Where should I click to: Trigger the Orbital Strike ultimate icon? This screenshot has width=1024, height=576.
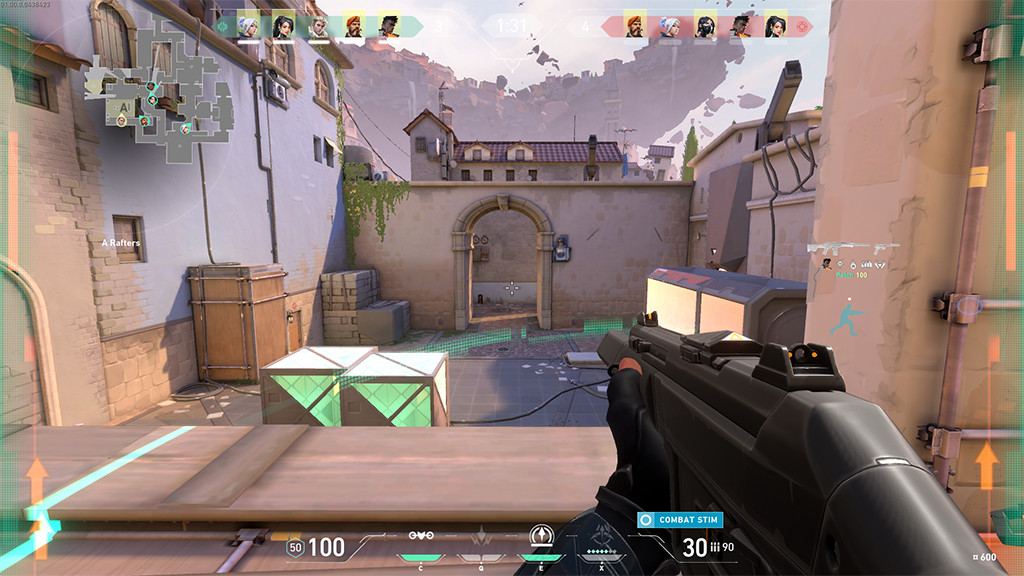pyautogui.click(x=602, y=537)
